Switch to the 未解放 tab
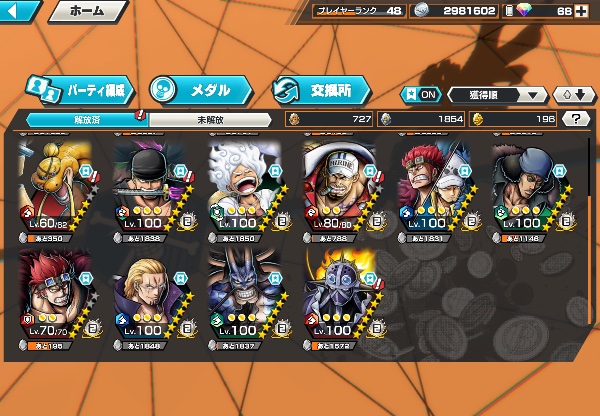The height and width of the screenshot is (416, 600). pyautogui.click(x=208, y=119)
